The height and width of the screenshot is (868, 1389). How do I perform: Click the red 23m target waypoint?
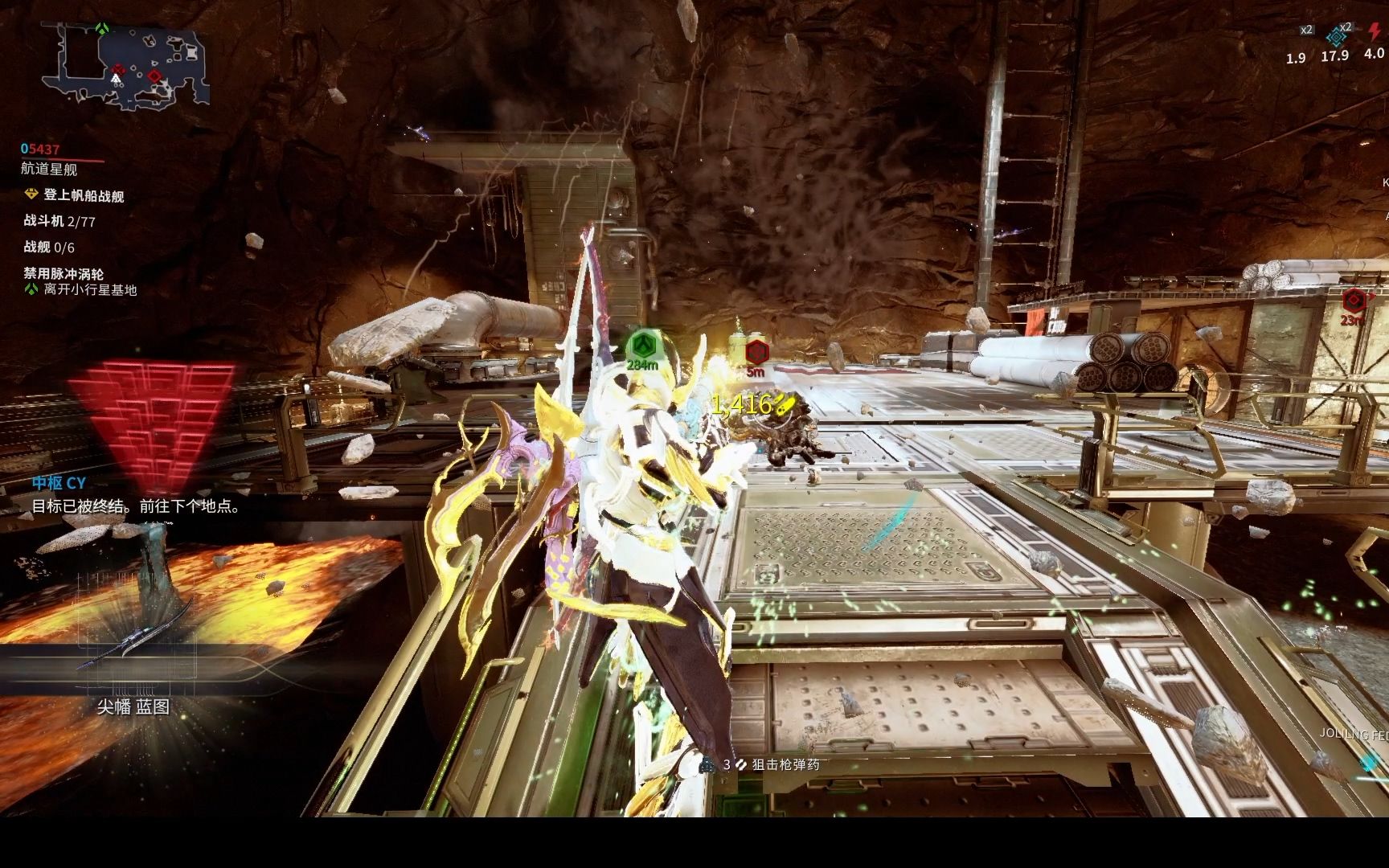1354,301
